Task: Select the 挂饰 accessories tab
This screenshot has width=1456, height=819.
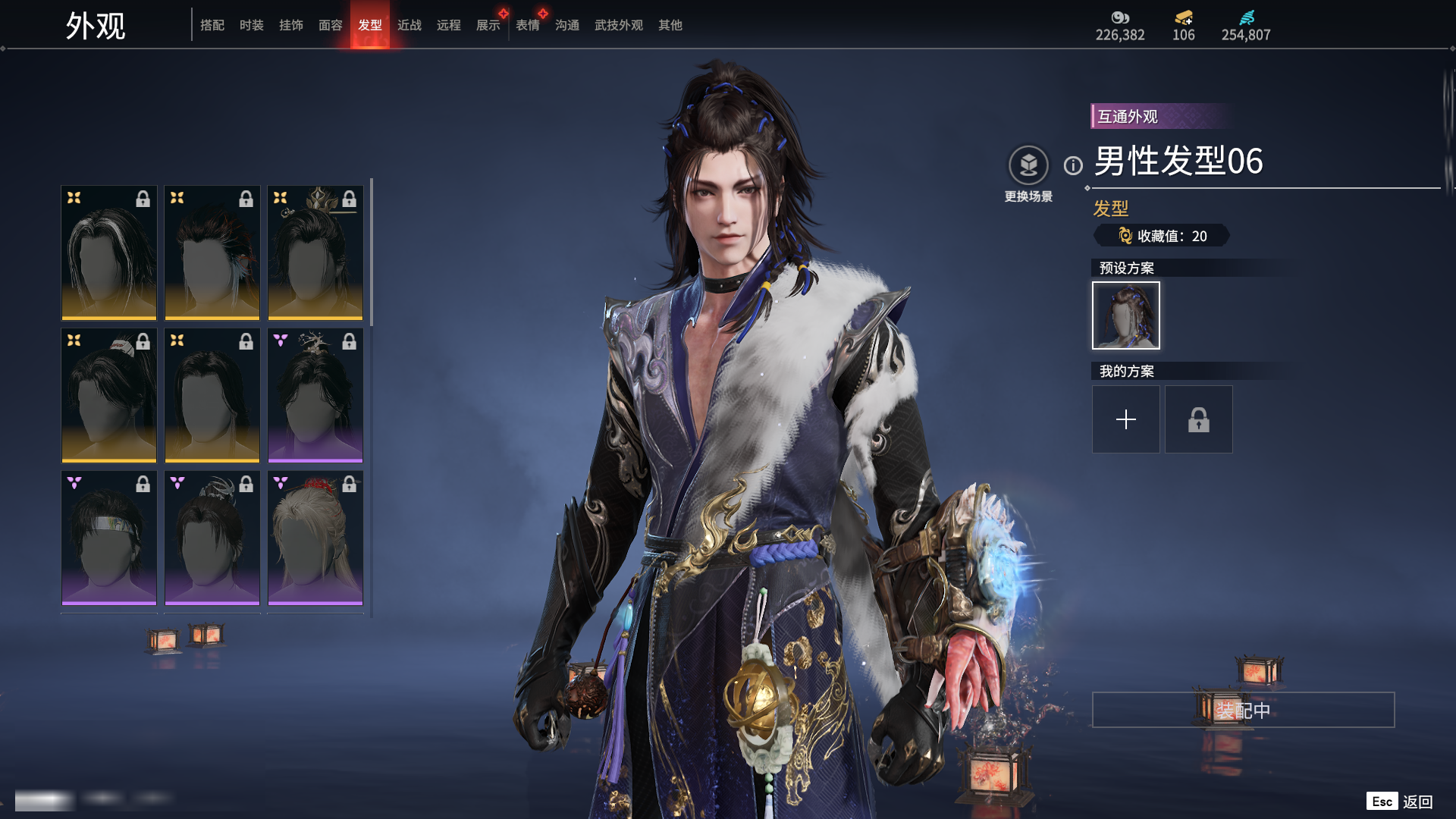Action: pos(290,25)
